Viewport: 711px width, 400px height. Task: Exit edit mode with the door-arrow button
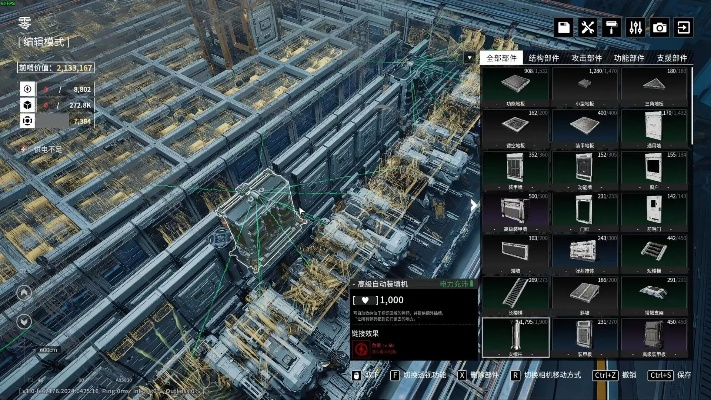point(684,27)
